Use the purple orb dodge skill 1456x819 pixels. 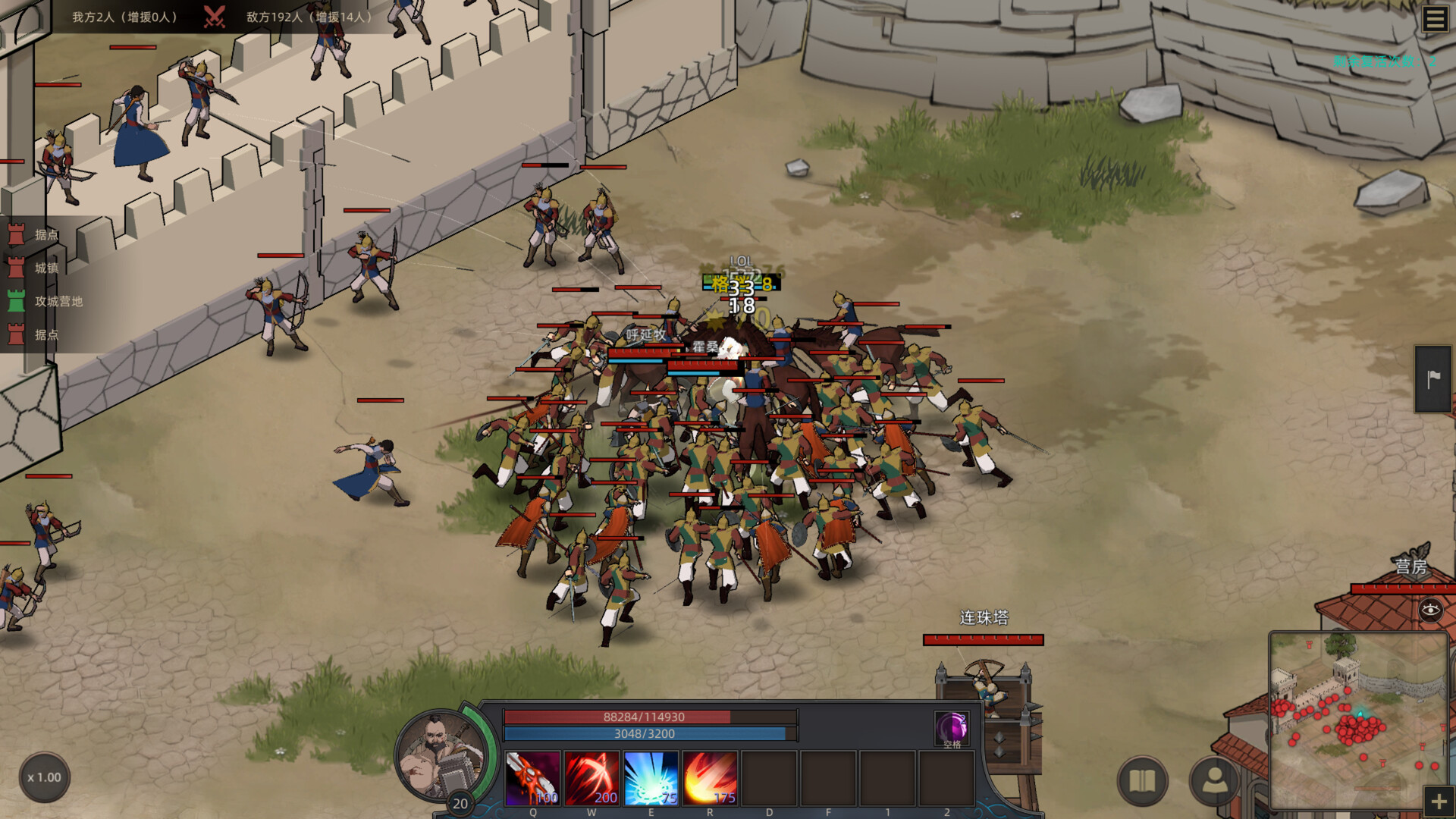952,728
